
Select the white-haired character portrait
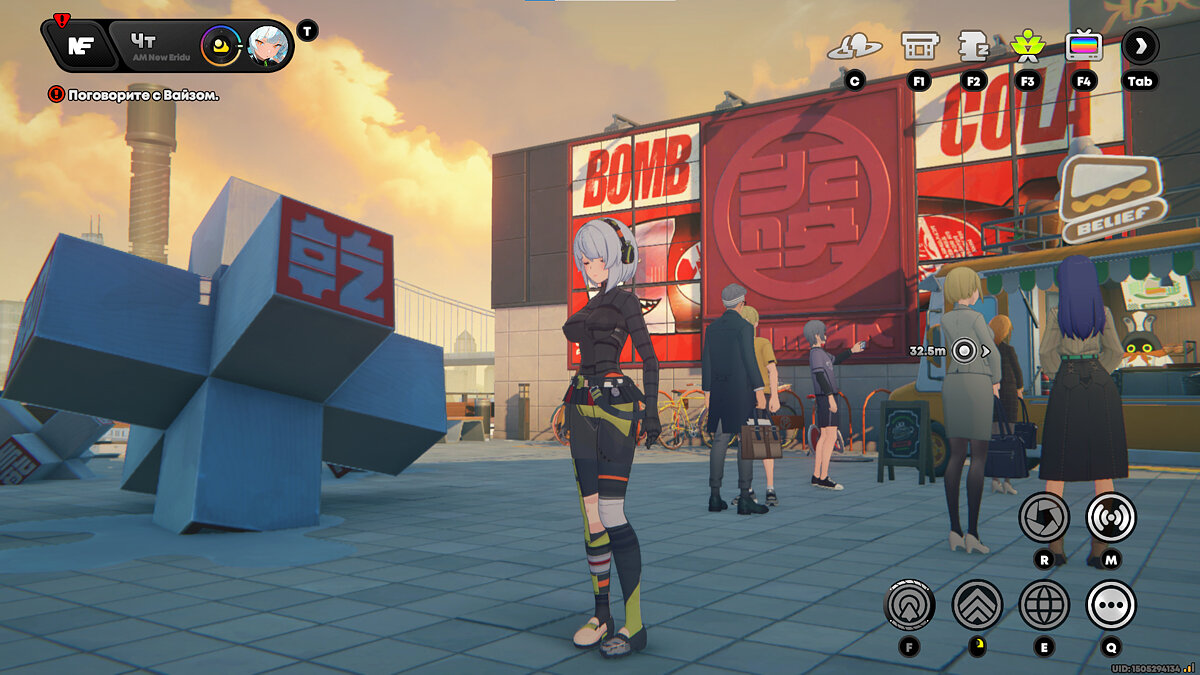[268, 45]
